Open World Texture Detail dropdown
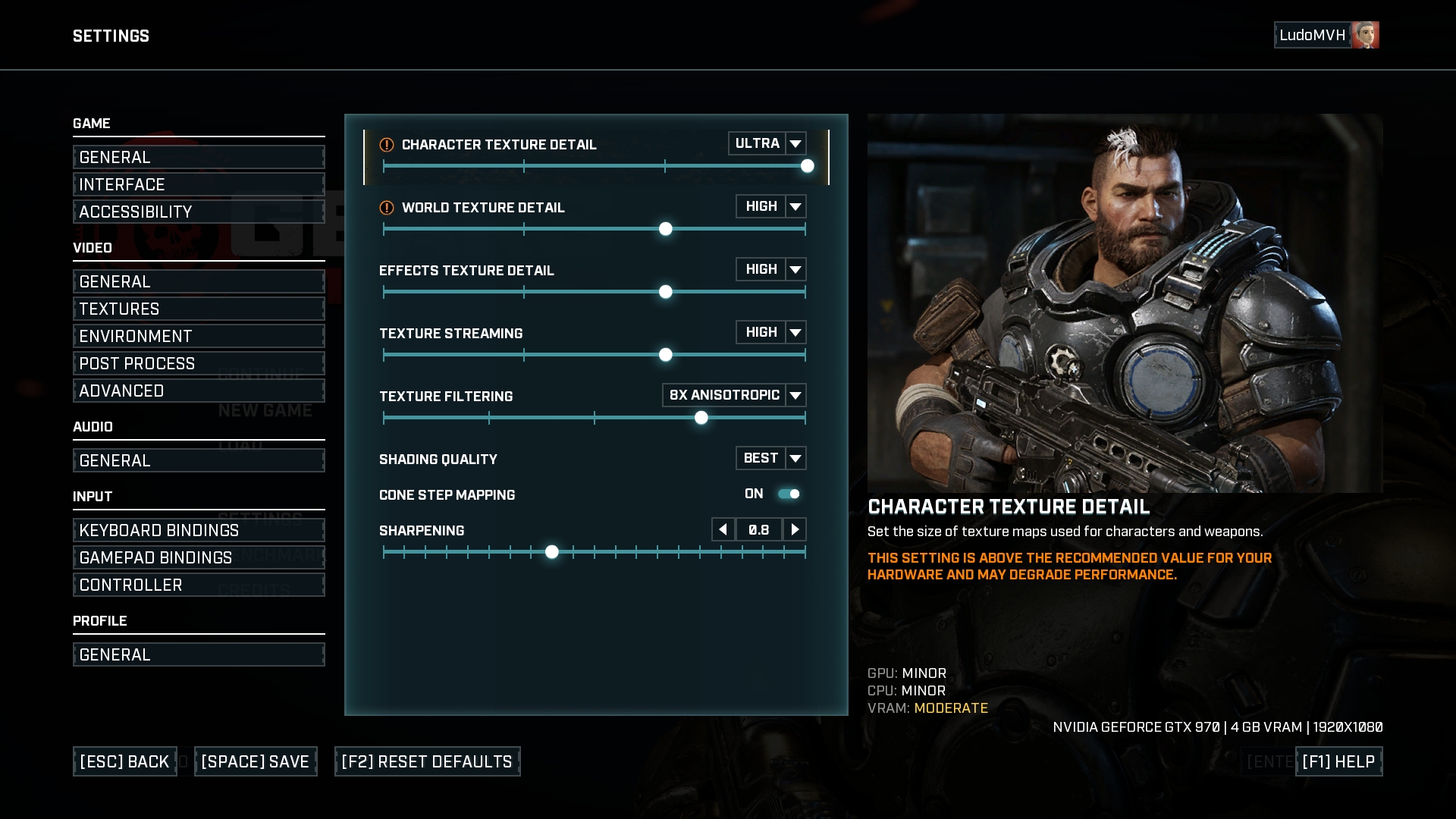Viewport: 1456px width, 819px height. tap(795, 206)
